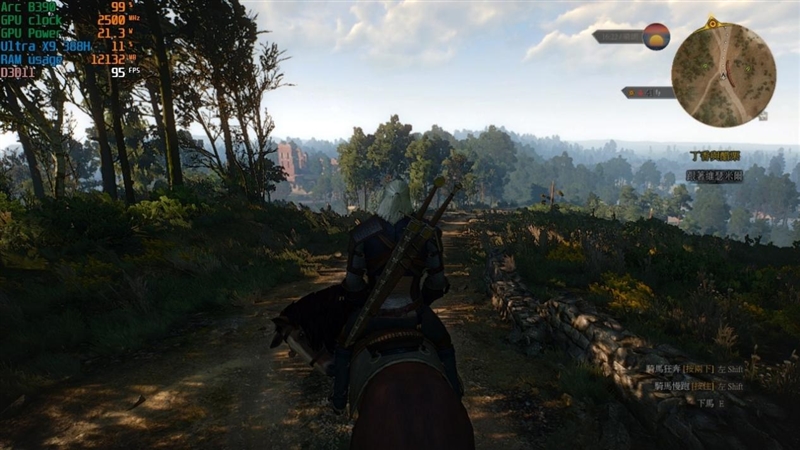Select the sunset time-of-day icon
The width and height of the screenshot is (800, 450).
pos(656,36)
